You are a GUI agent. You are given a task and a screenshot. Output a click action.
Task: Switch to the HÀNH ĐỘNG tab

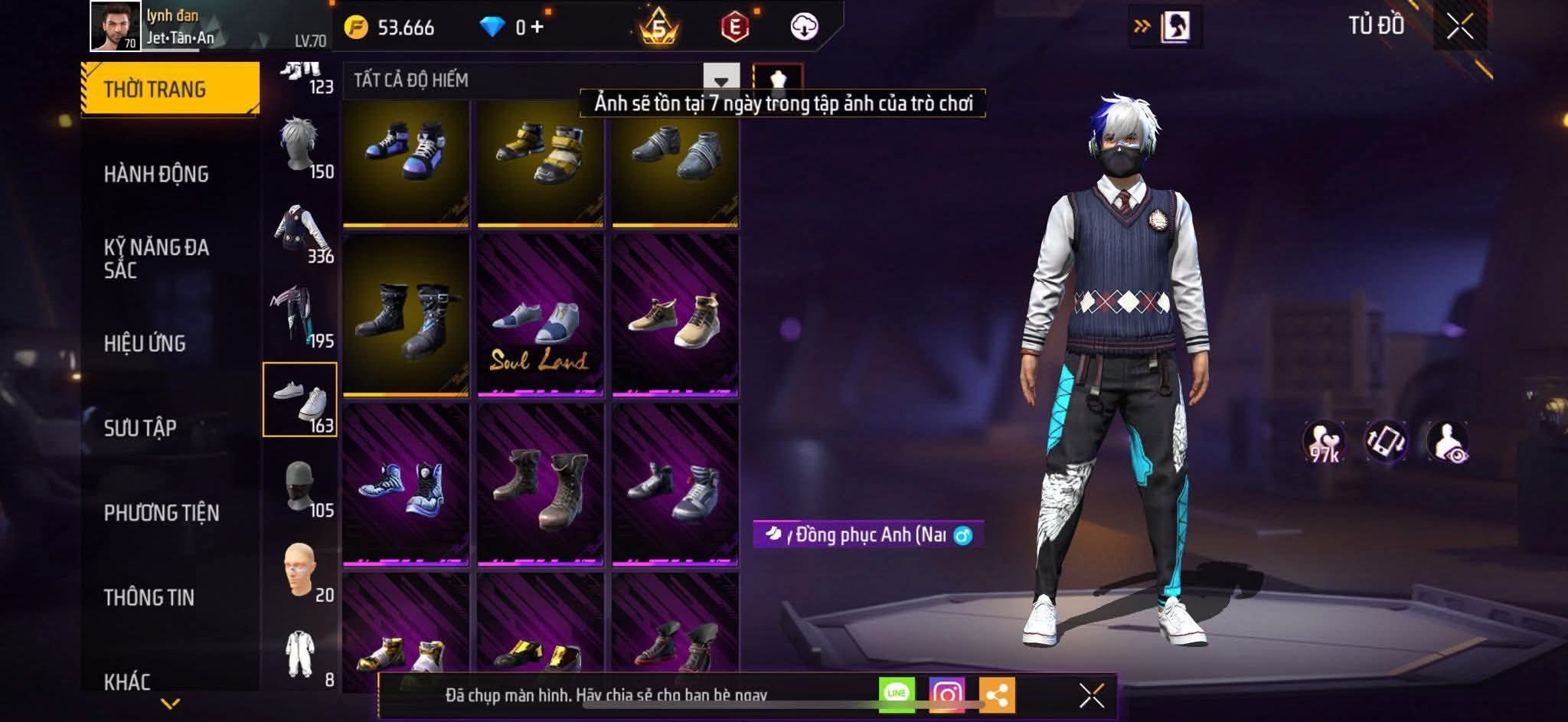click(156, 175)
